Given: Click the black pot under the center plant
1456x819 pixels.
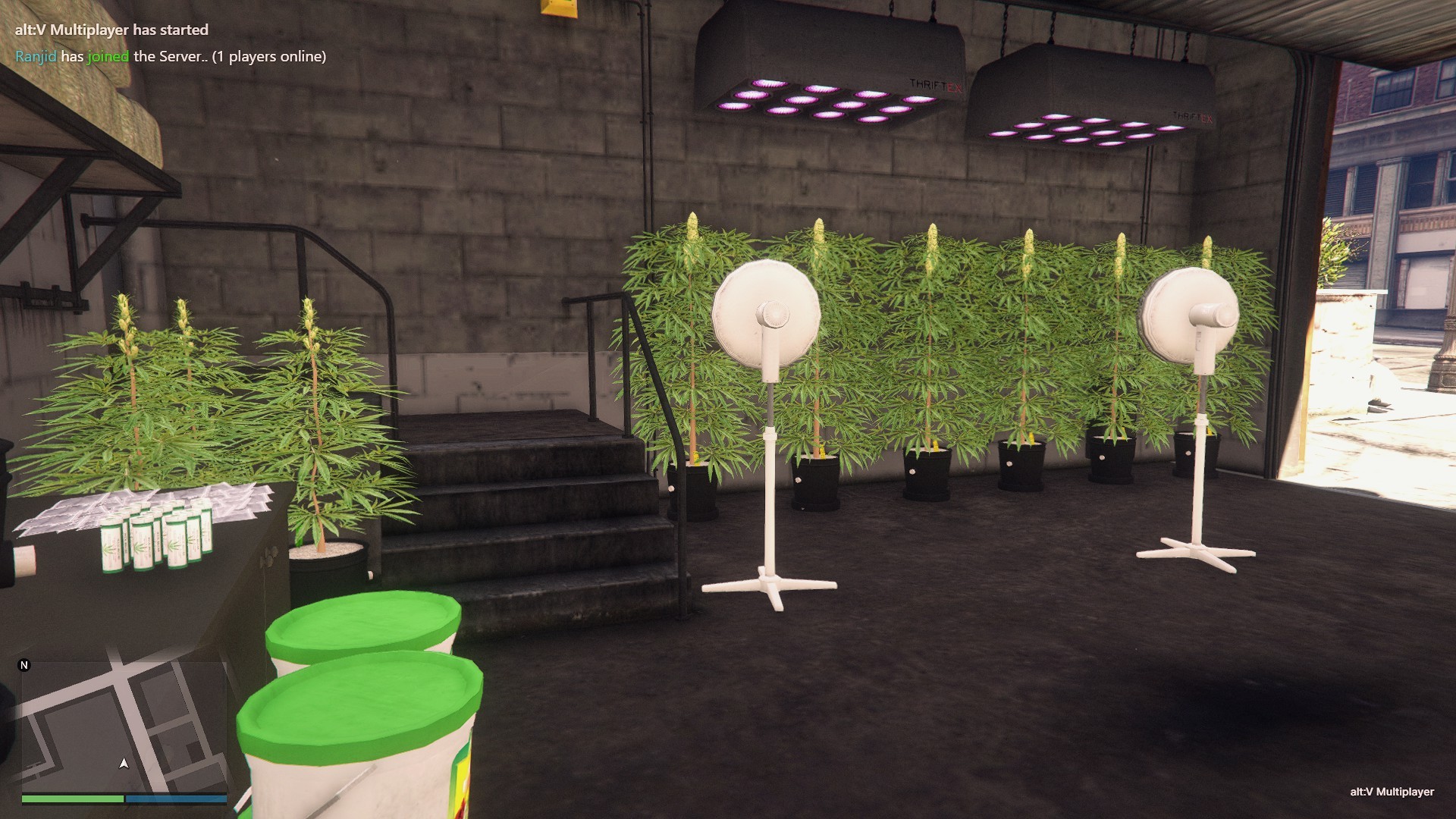Looking at the screenshot, I should [x=925, y=474].
